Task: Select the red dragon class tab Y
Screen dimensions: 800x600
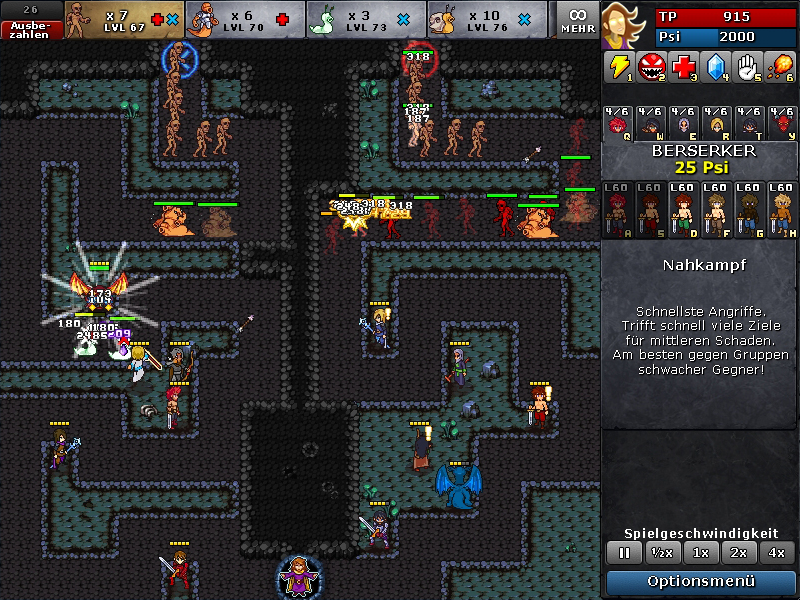Action: pos(780,122)
